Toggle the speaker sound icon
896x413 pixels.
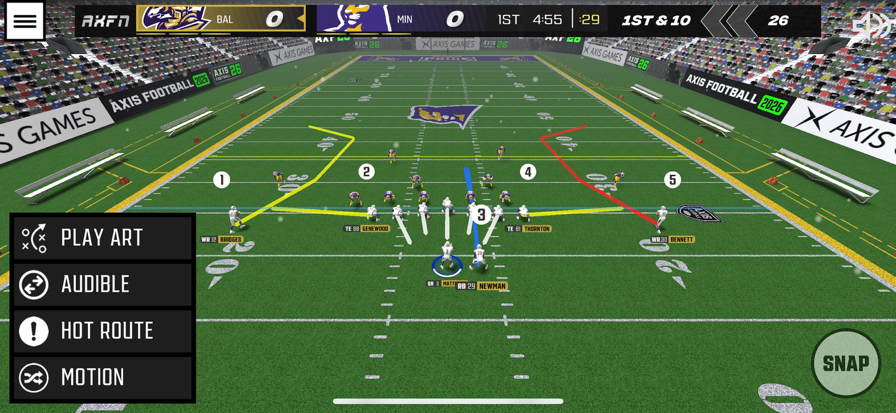tap(869, 27)
